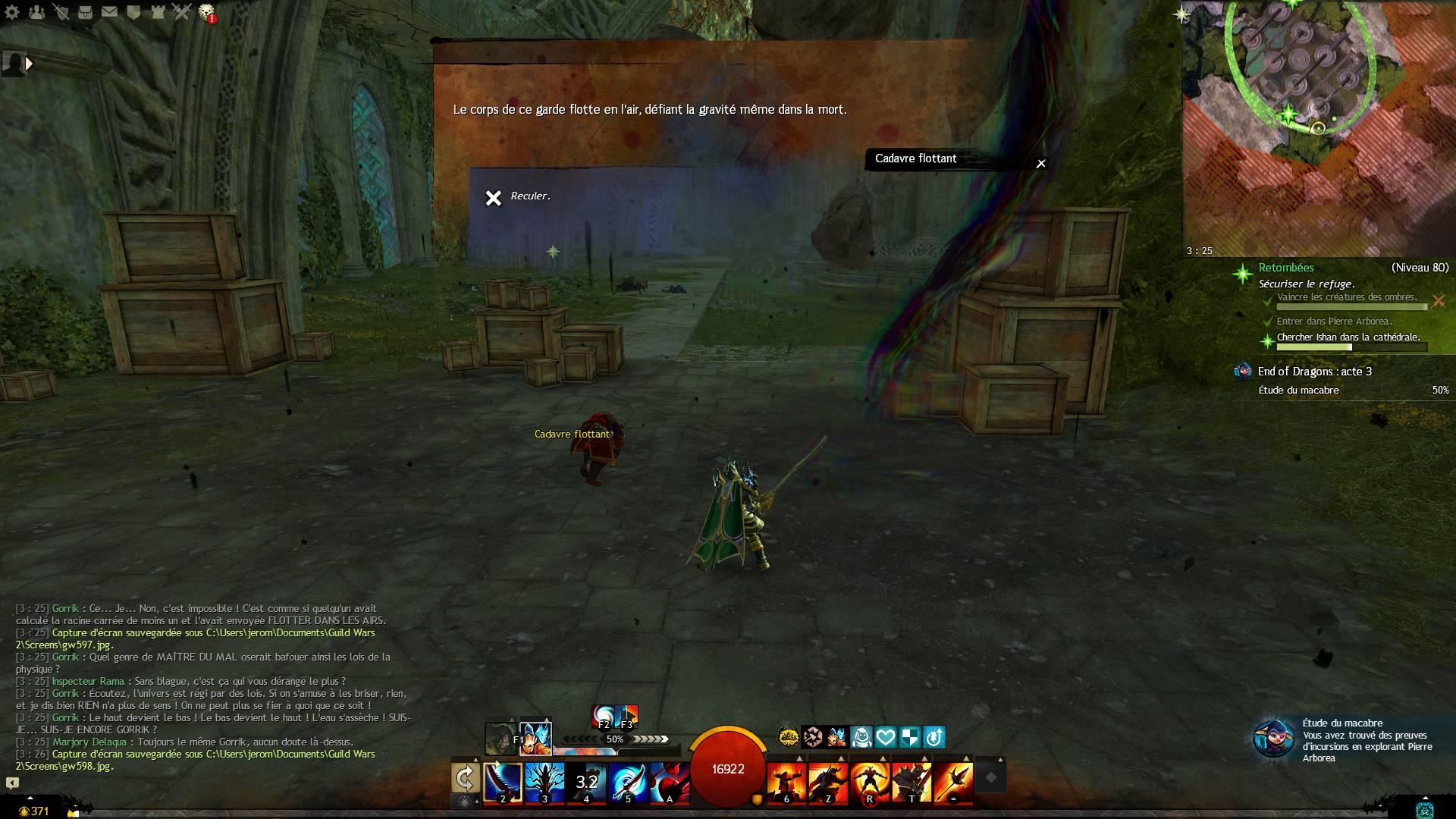Trigger the elite skill bound to =
Image resolution: width=1456 pixels, height=819 pixels.
(x=953, y=781)
